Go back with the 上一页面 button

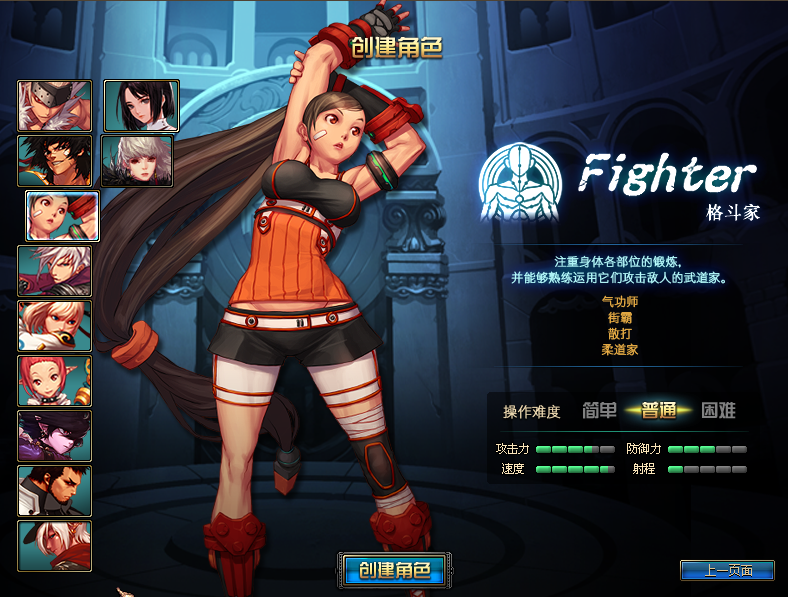pyautogui.click(x=727, y=570)
